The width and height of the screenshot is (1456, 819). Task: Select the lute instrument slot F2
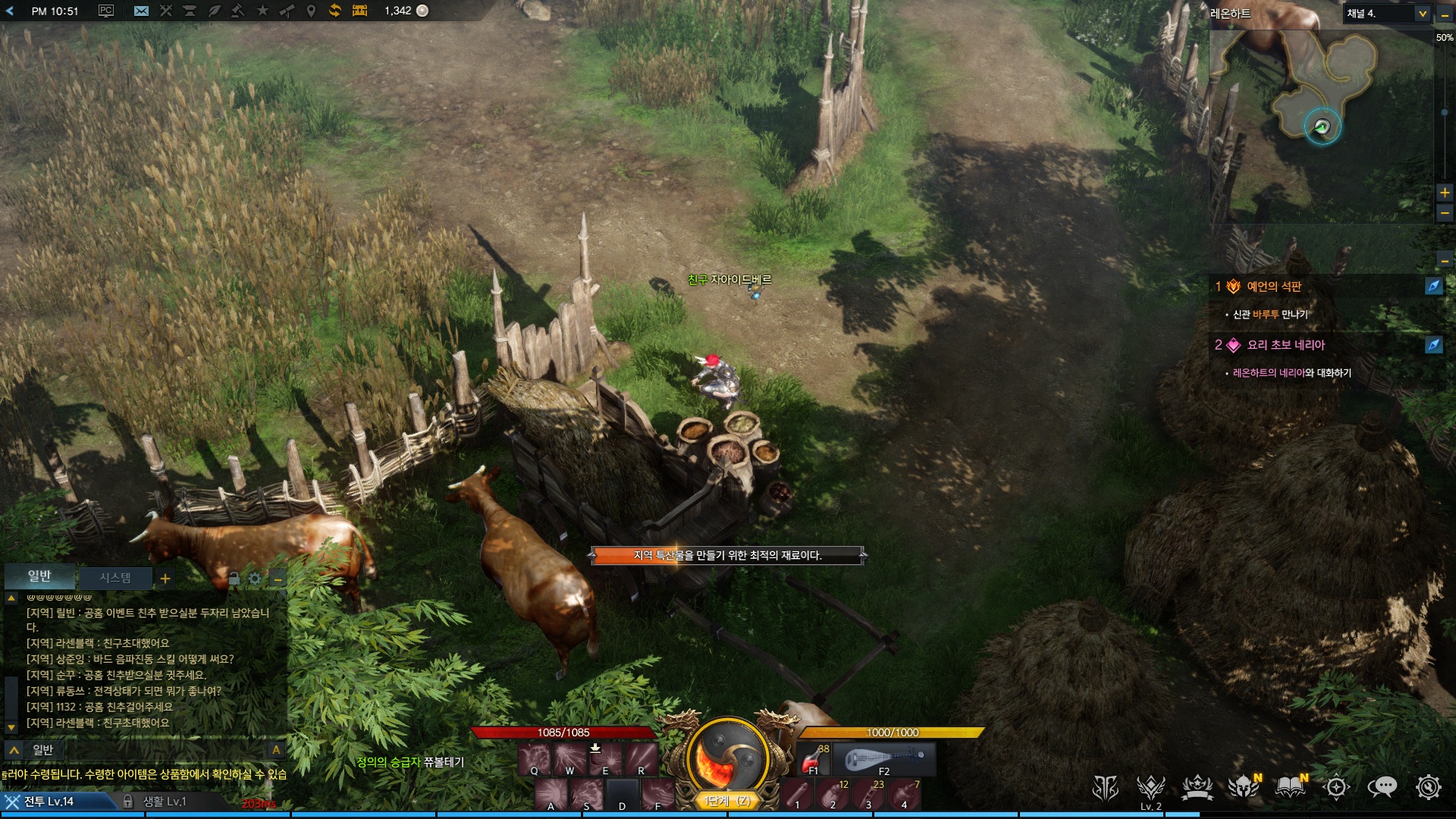884,759
